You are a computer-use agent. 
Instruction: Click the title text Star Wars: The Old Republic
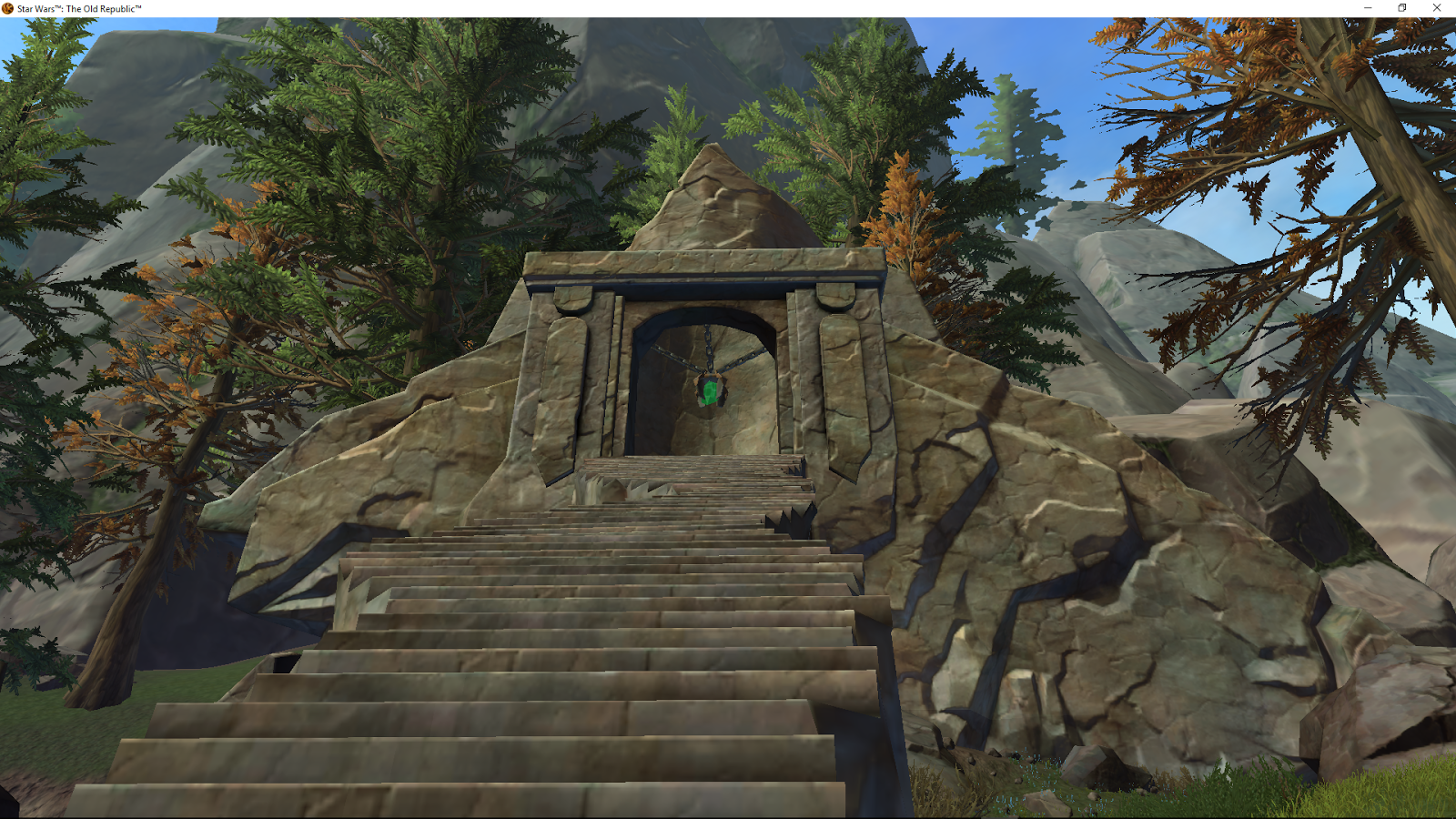(77, 7)
